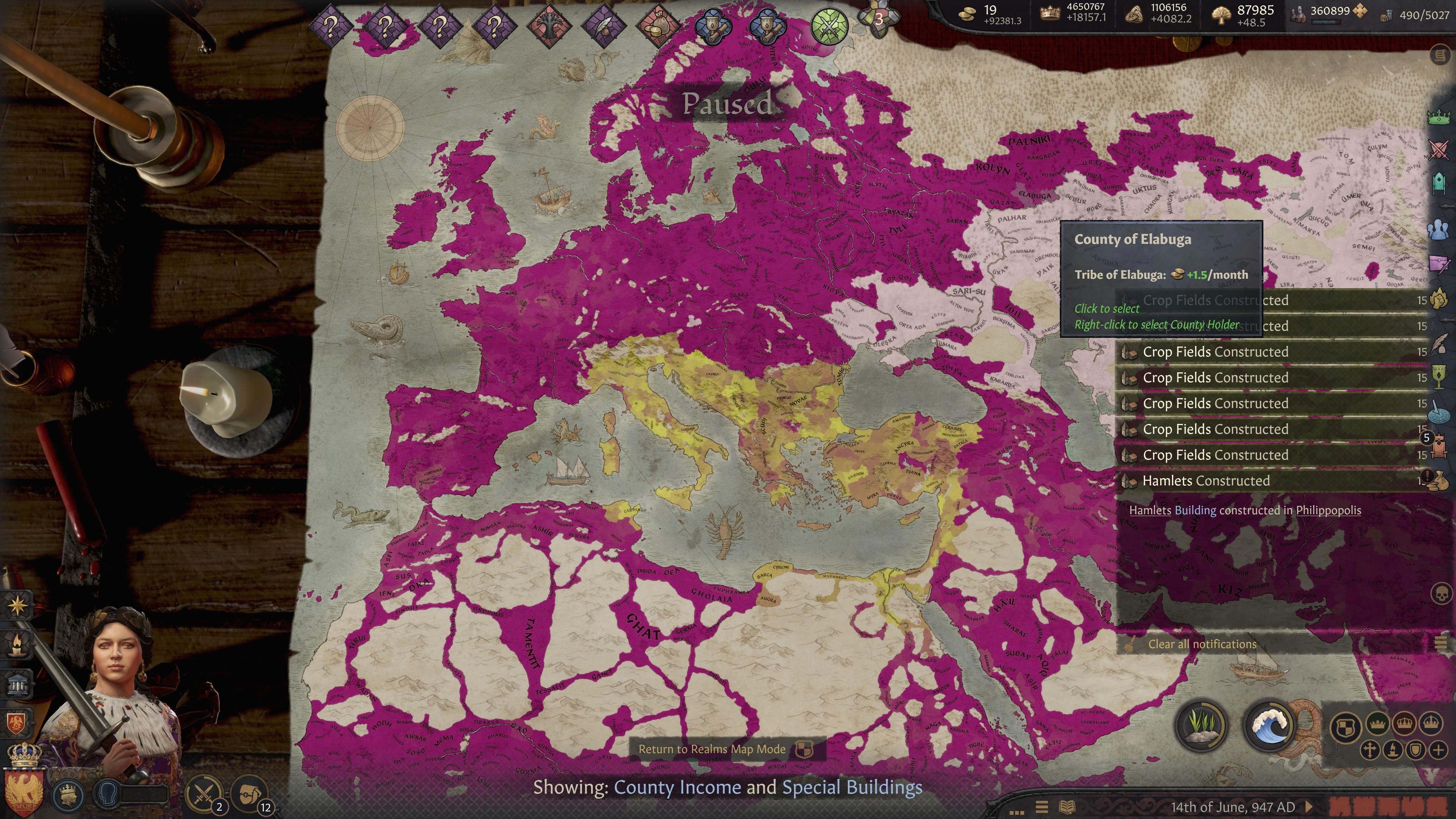Open the crossed swords Military menu
Image resolution: width=1456 pixels, height=819 pixels.
click(x=1439, y=151)
